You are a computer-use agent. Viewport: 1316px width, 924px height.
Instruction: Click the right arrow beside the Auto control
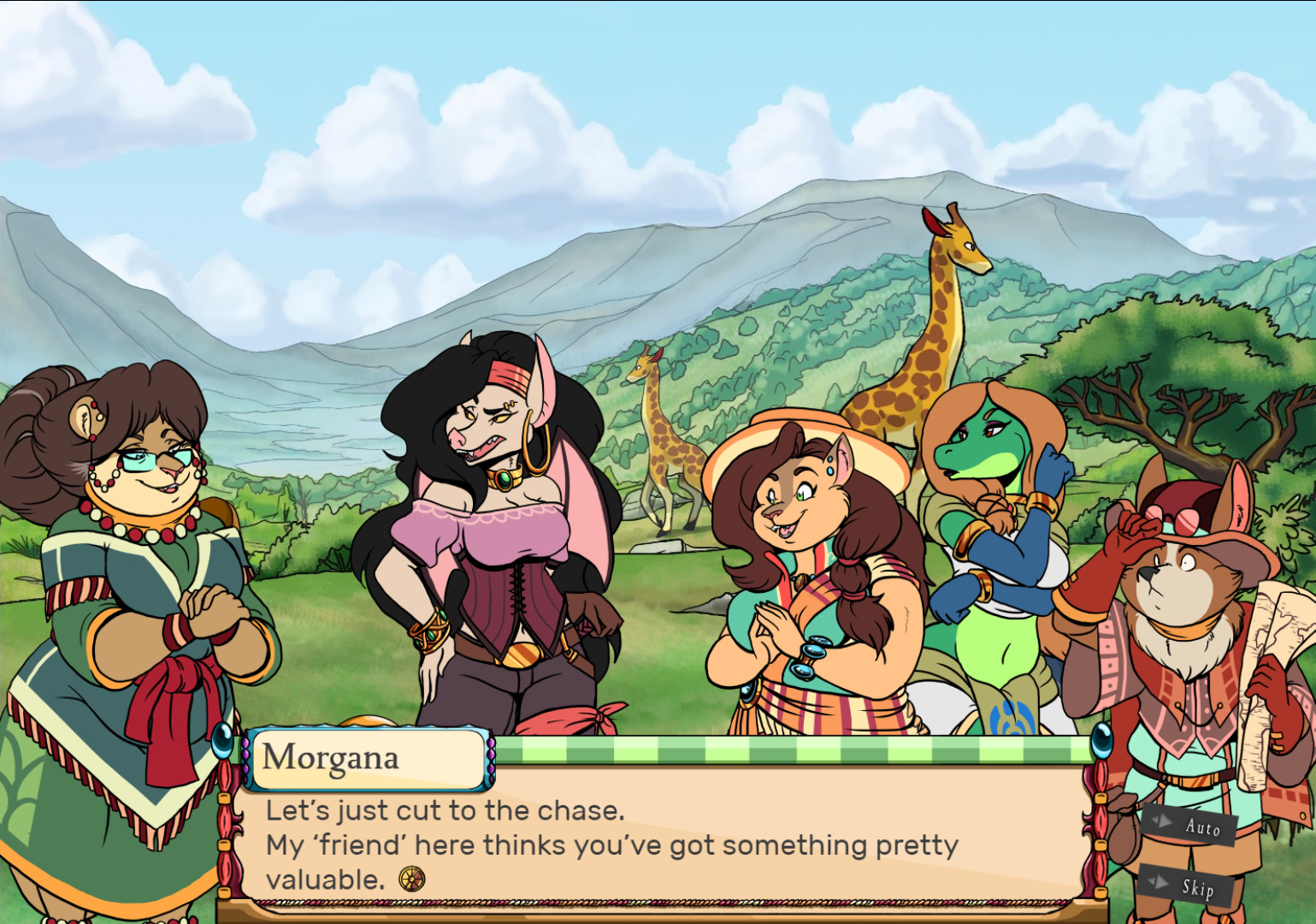(x=1163, y=822)
